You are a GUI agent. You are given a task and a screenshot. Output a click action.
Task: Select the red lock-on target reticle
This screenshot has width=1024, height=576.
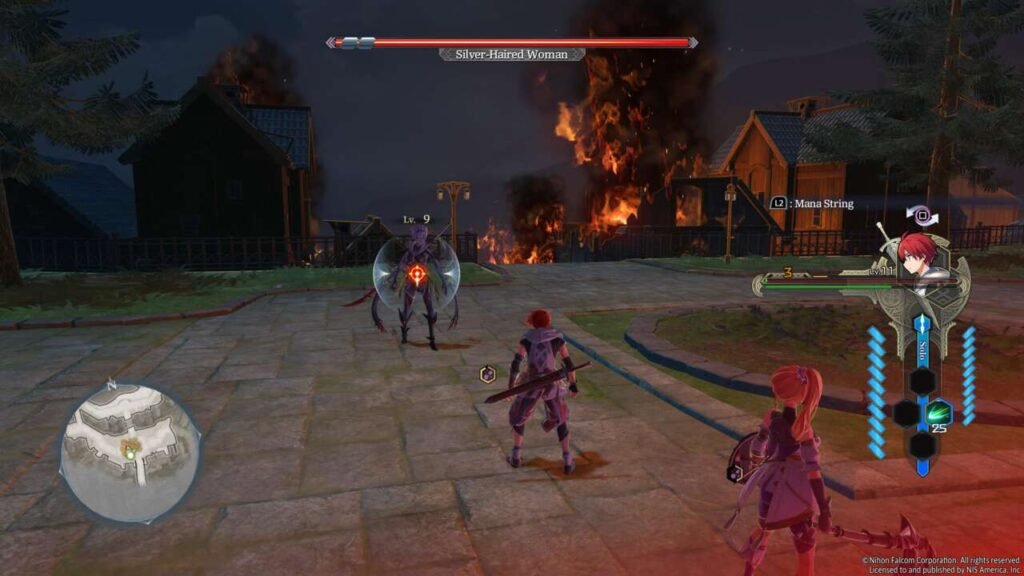click(417, 272)
